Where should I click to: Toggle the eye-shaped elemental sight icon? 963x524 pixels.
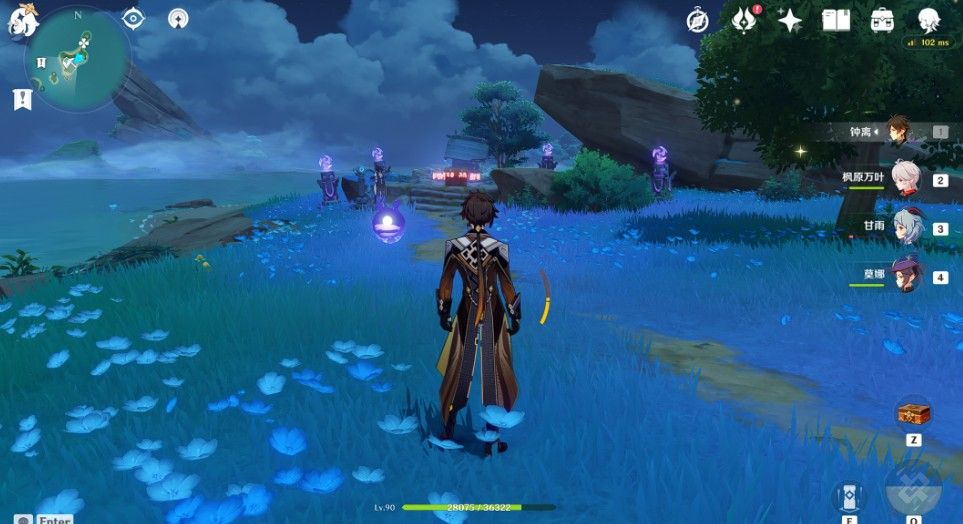(x=134, y=18)
